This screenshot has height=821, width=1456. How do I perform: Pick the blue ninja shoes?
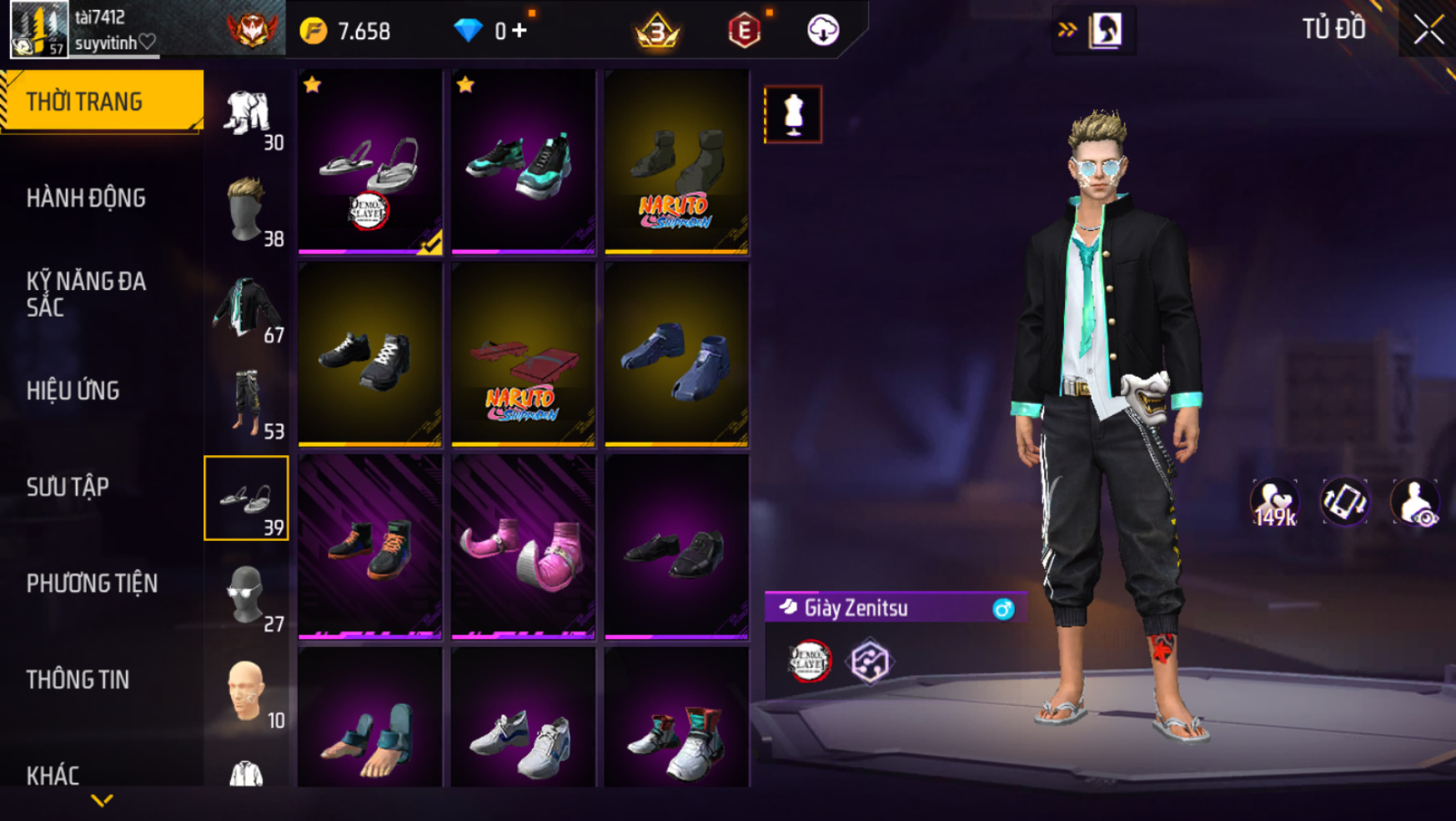(676, 354)
